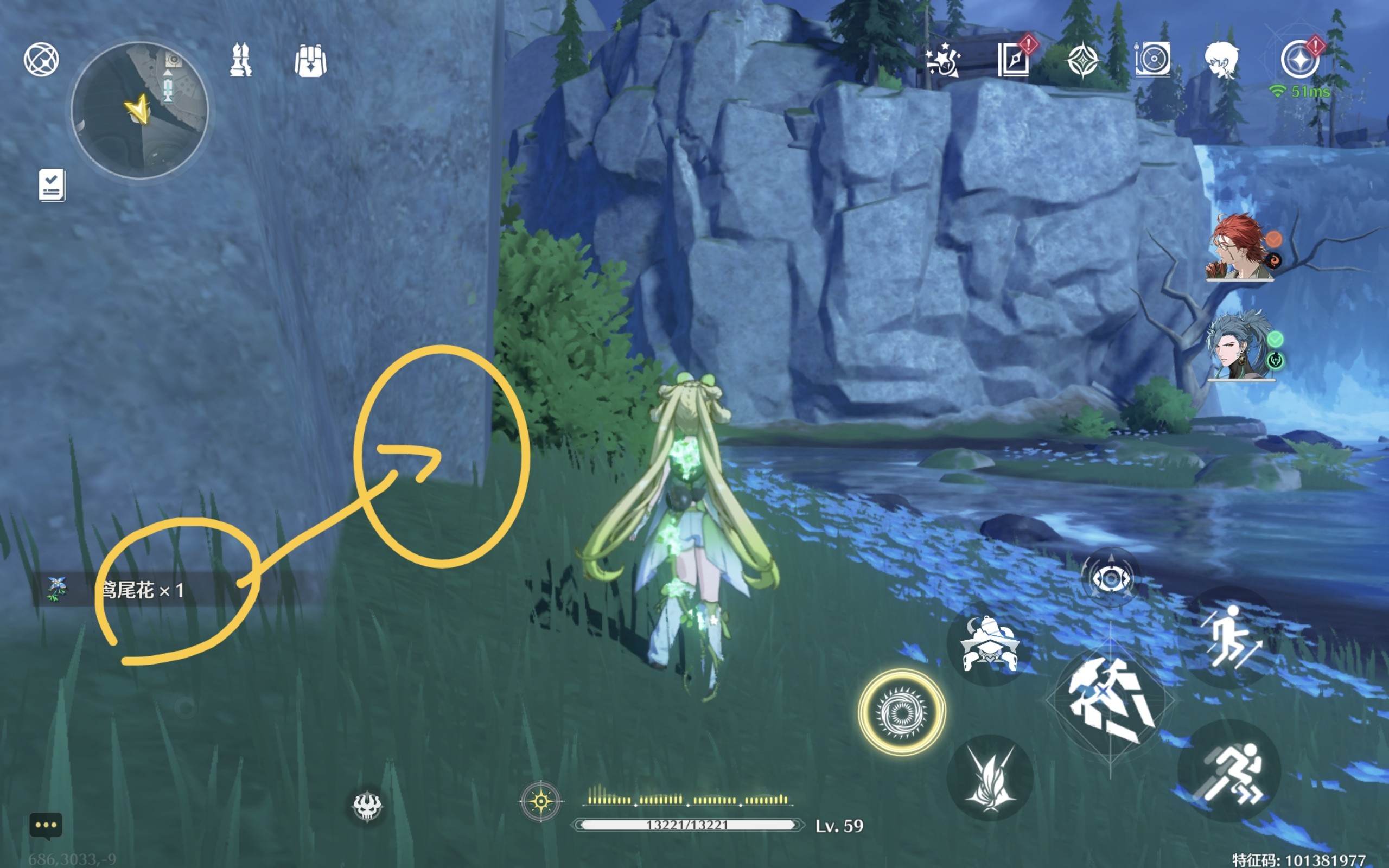Open the square disc icon in top bar

1152,59
